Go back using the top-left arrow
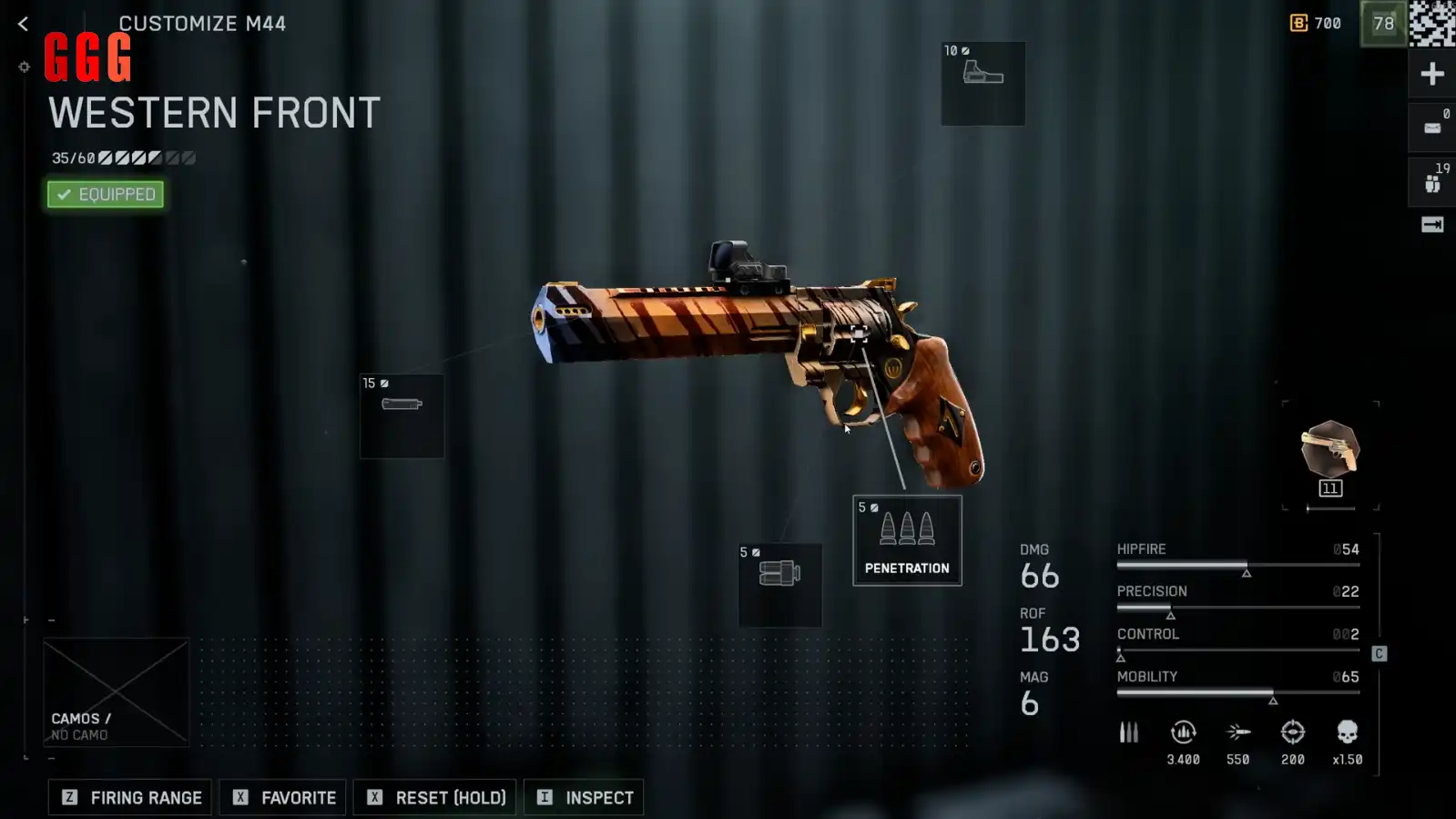Image resolution: width=1456 pixels, height=819 pixels. 23,25
